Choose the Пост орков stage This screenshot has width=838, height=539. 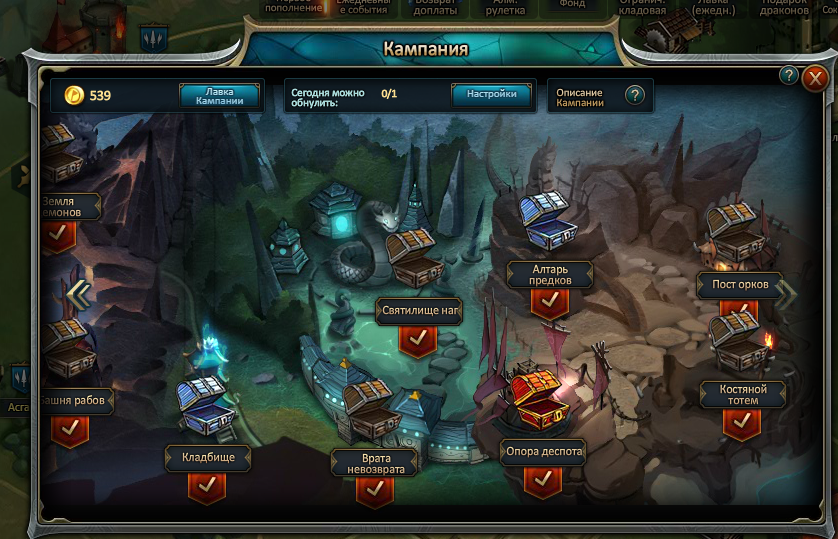[x=739, y=285]
